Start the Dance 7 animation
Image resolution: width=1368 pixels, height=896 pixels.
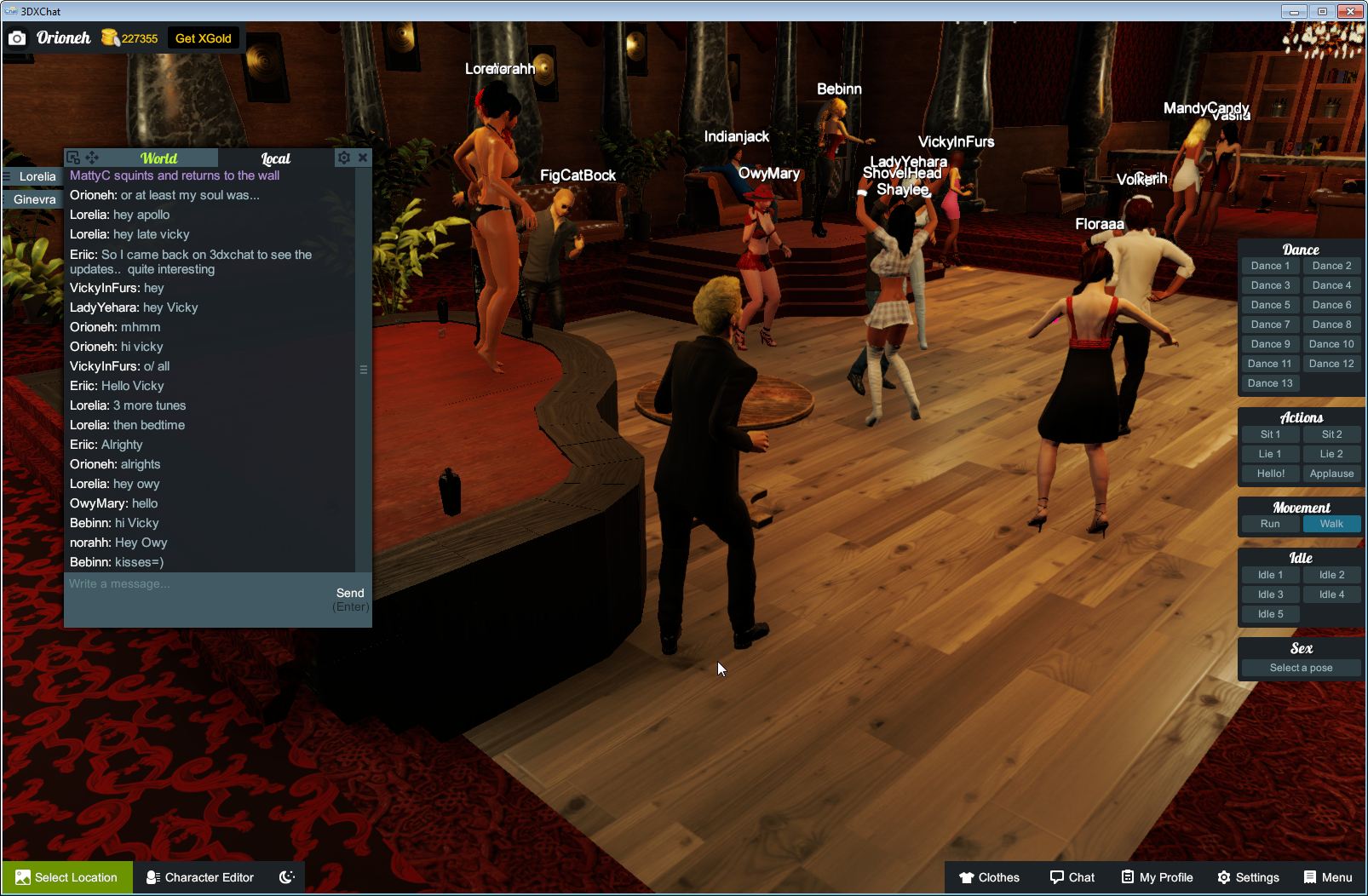(x=1270, y=325)
